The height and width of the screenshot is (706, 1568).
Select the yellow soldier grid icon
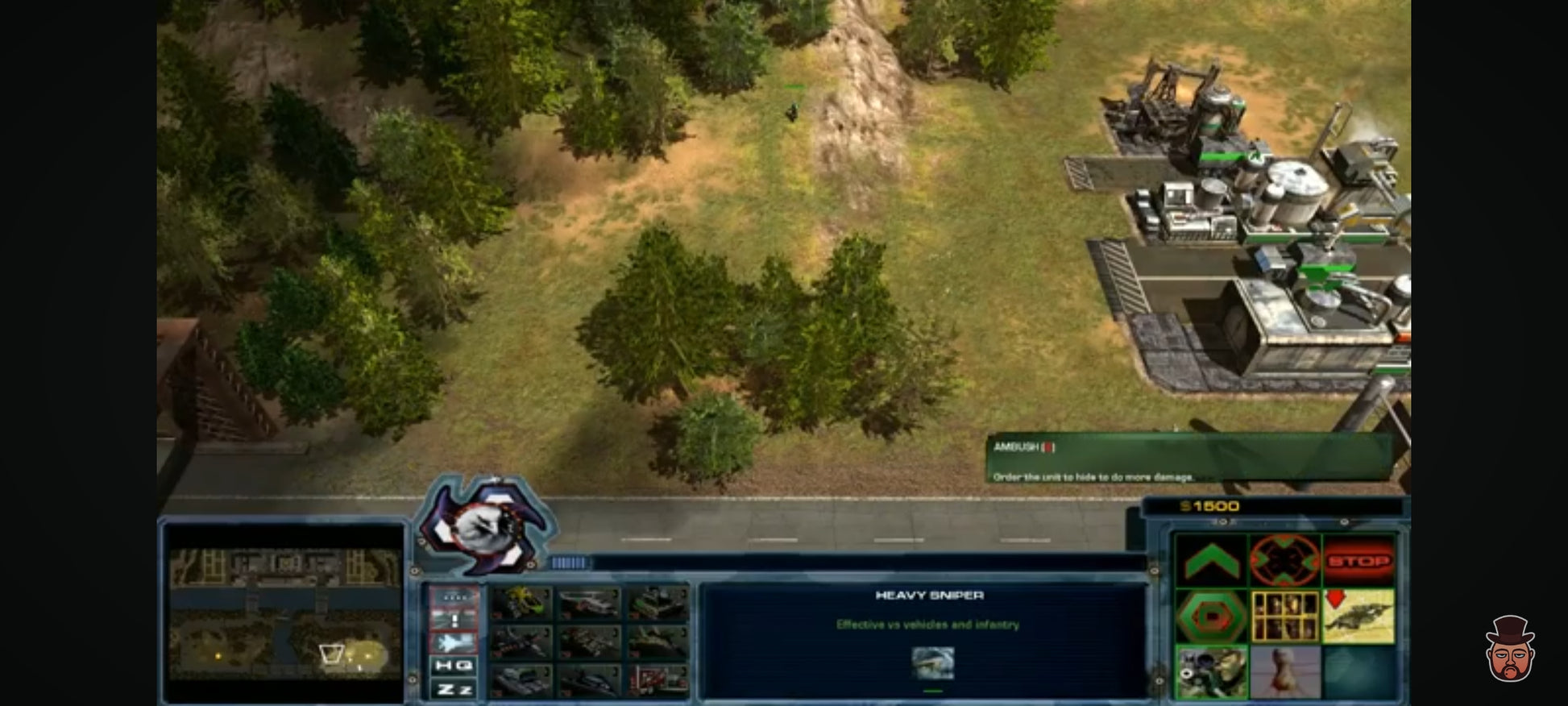[1284, 617]
